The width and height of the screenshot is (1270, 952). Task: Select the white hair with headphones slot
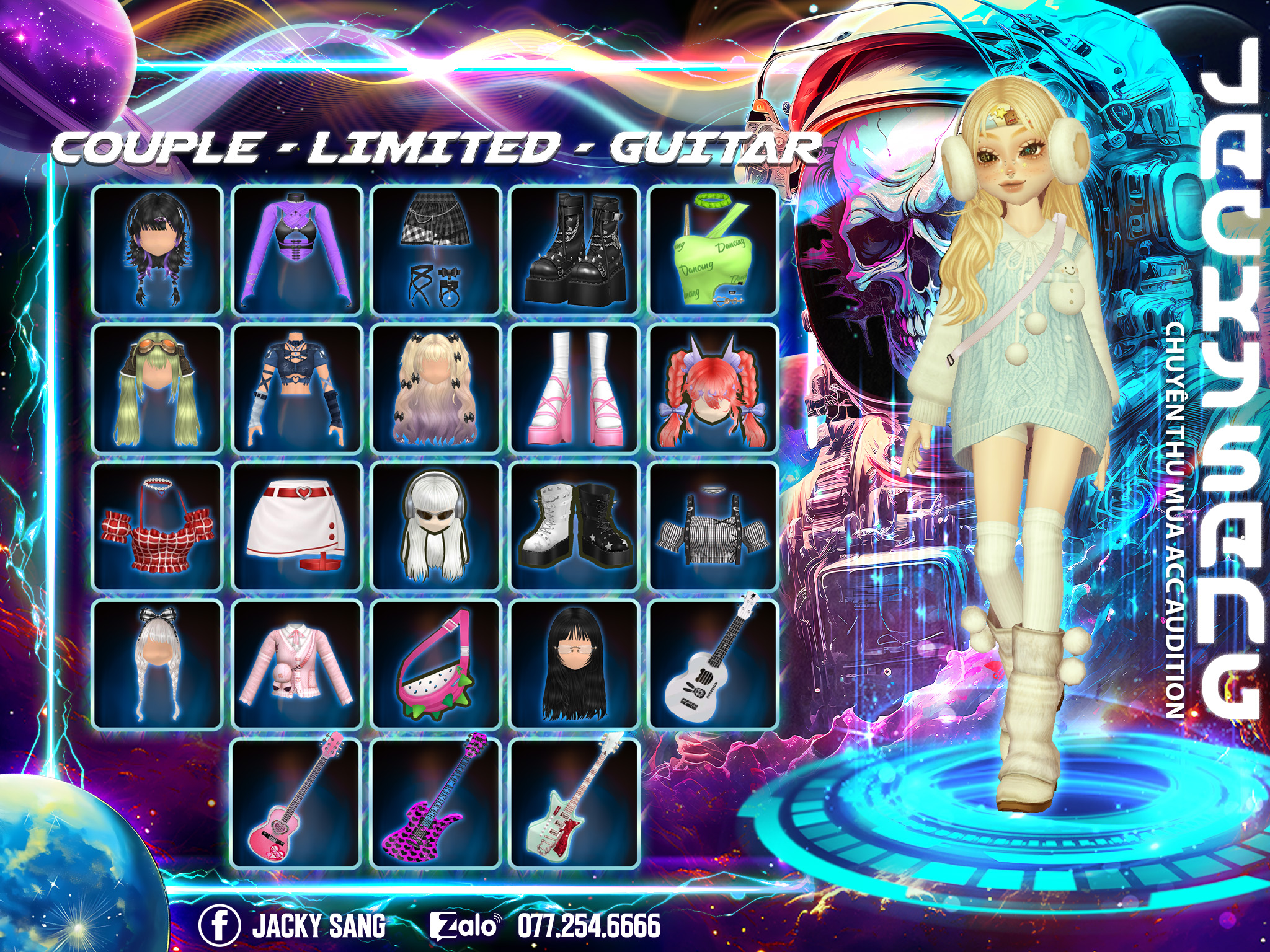pos(436,526)
